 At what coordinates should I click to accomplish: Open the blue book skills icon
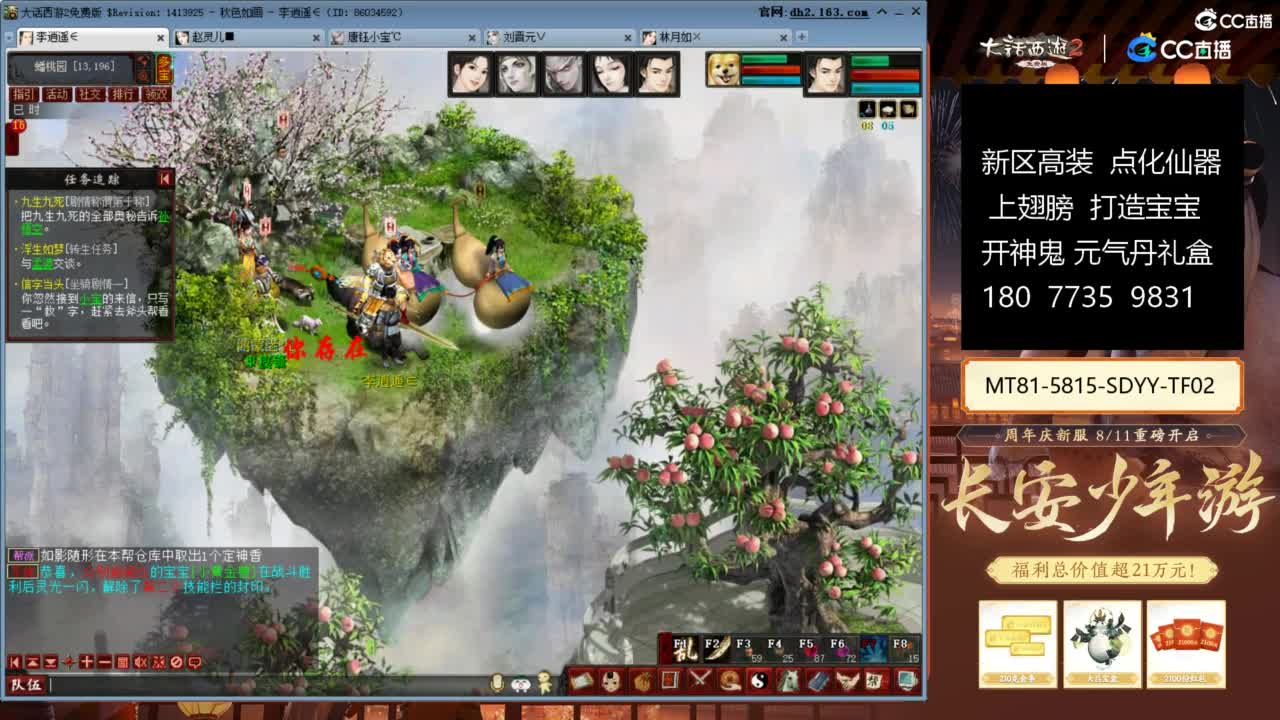coord(820,683)
